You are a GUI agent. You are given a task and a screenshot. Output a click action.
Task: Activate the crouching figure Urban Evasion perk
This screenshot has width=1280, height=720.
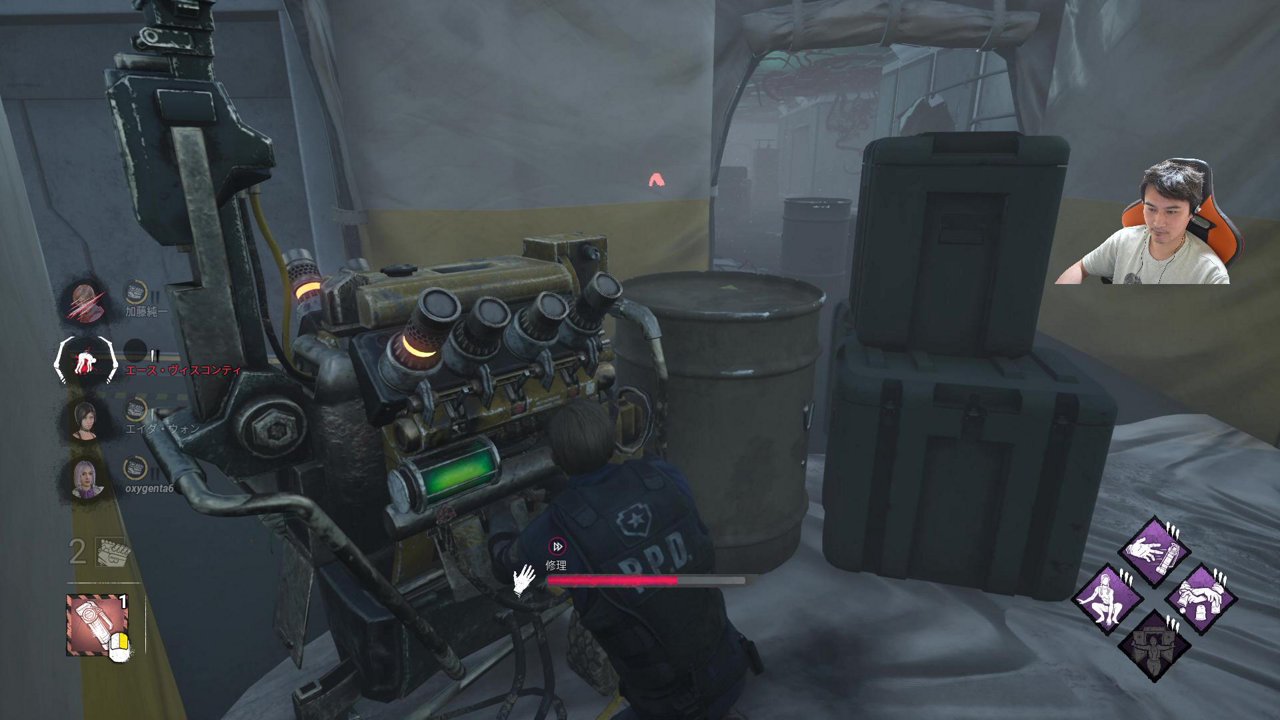pyautogui.click(x=1108, y=598)
